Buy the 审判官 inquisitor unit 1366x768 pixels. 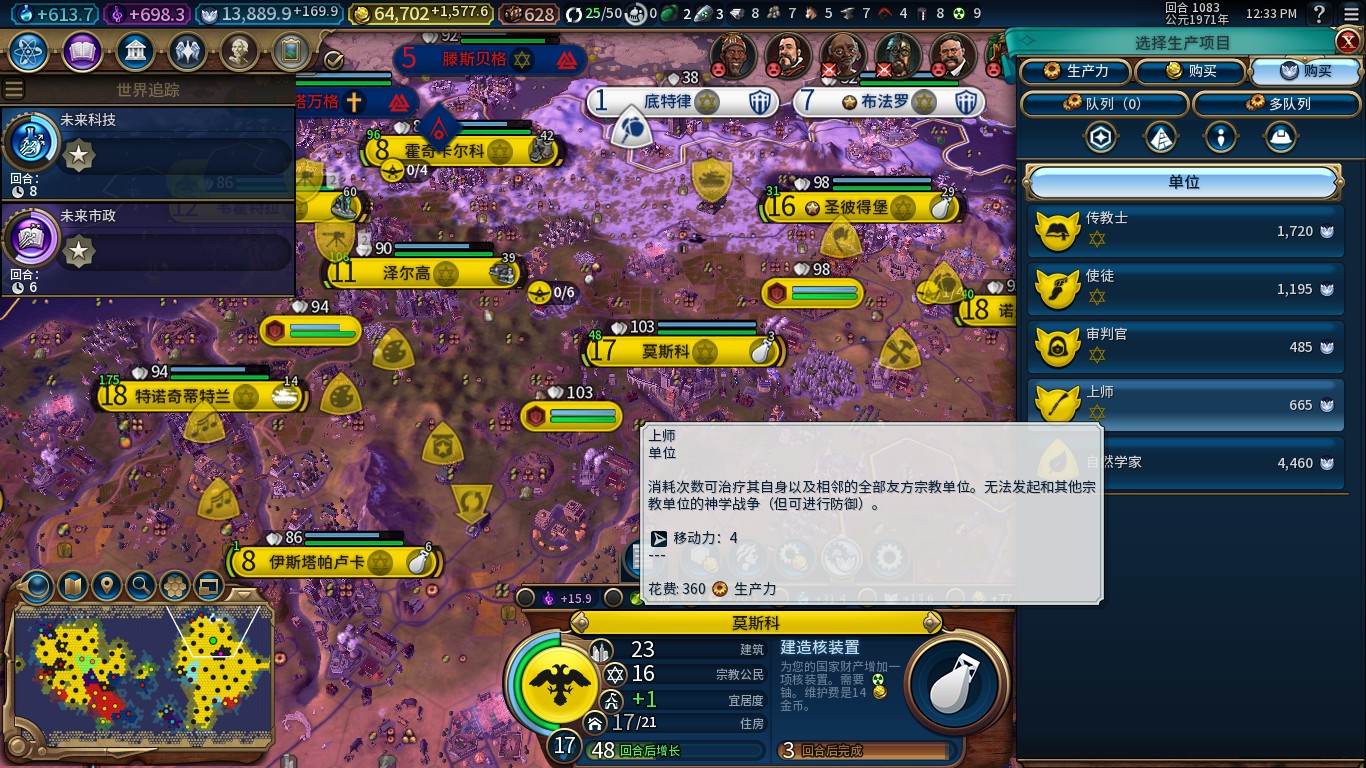[1185, 348]
